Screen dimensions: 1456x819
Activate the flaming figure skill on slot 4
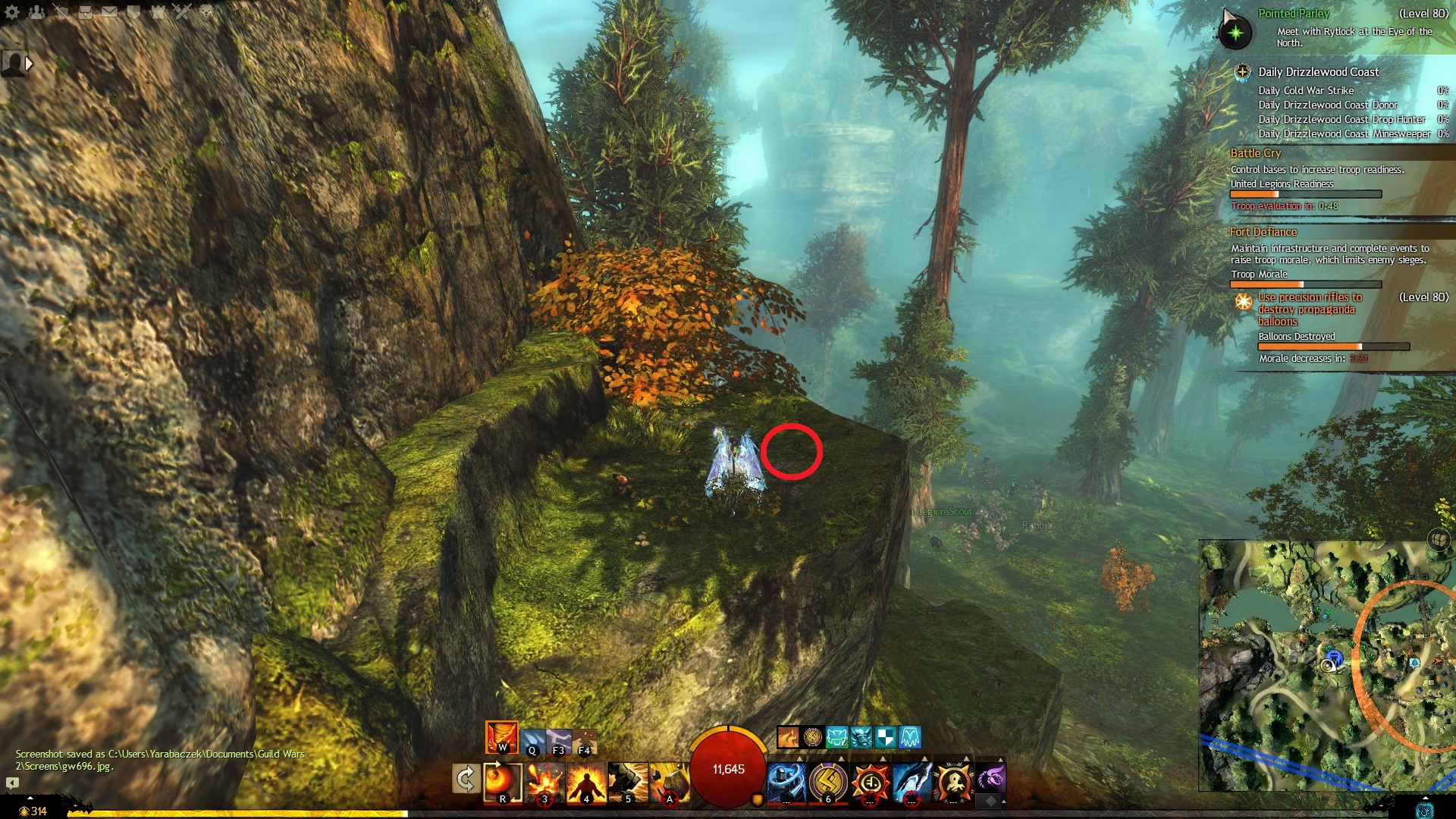coord(585,781)
